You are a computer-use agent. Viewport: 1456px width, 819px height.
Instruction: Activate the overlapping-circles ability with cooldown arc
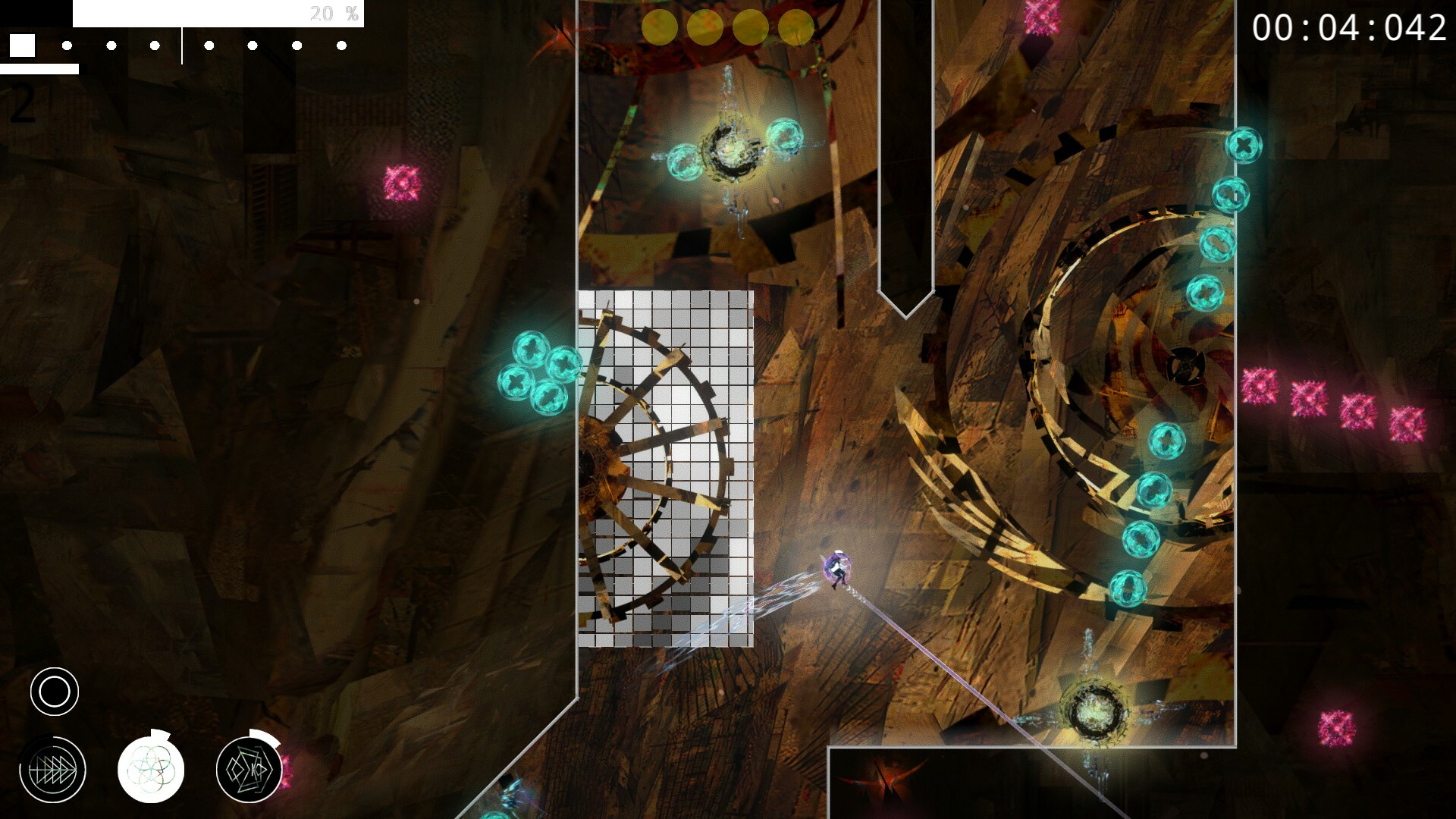[x=152, y=769]
